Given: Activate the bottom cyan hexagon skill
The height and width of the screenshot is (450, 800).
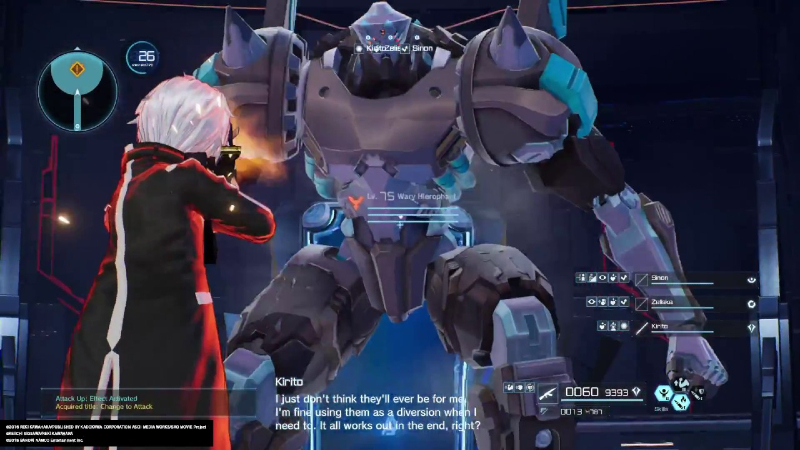Looking at the screenshot, I should point(680,403).
